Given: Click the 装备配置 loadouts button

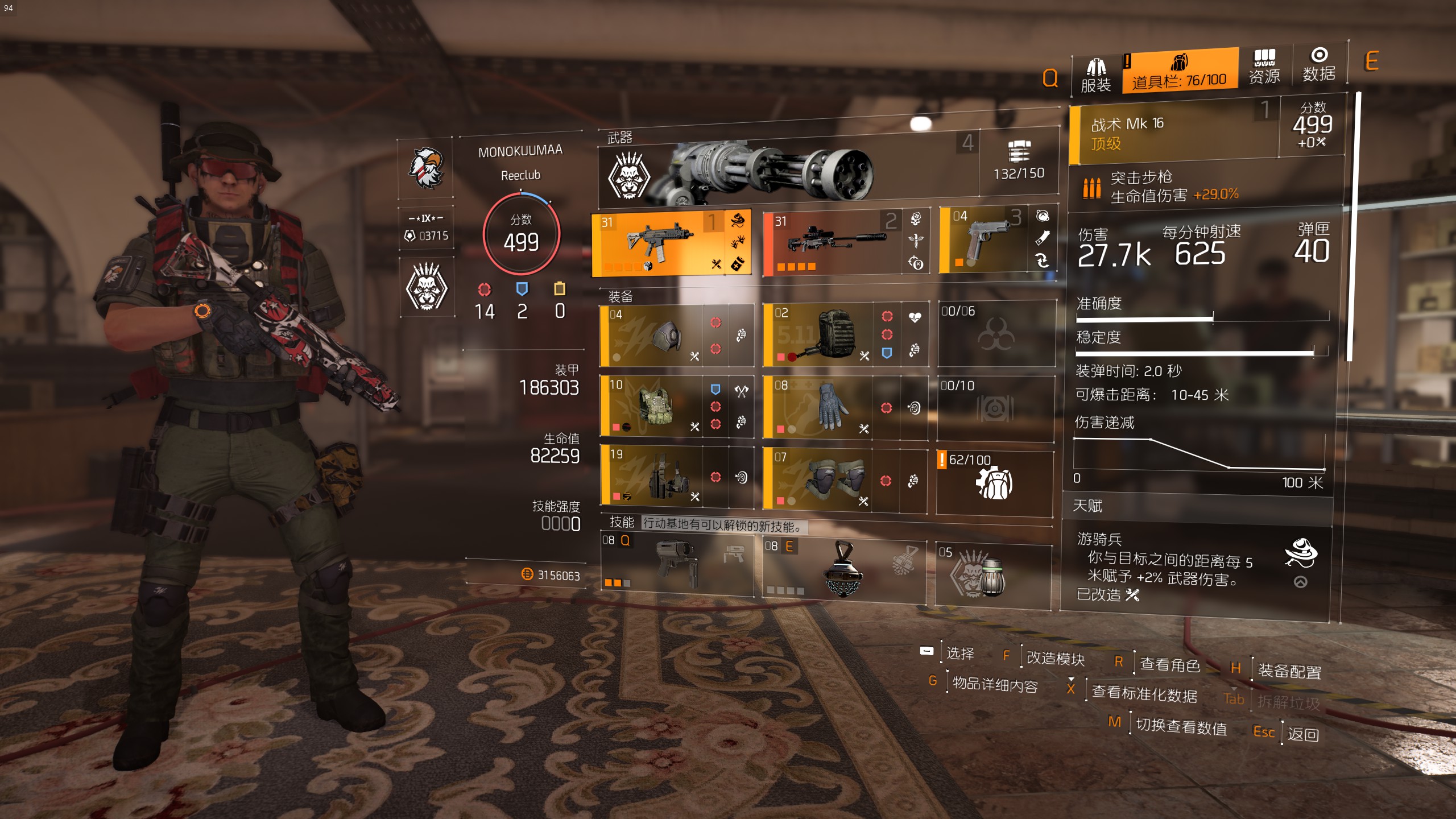Looking at the screenshot, I should (x=1289, y=671).
